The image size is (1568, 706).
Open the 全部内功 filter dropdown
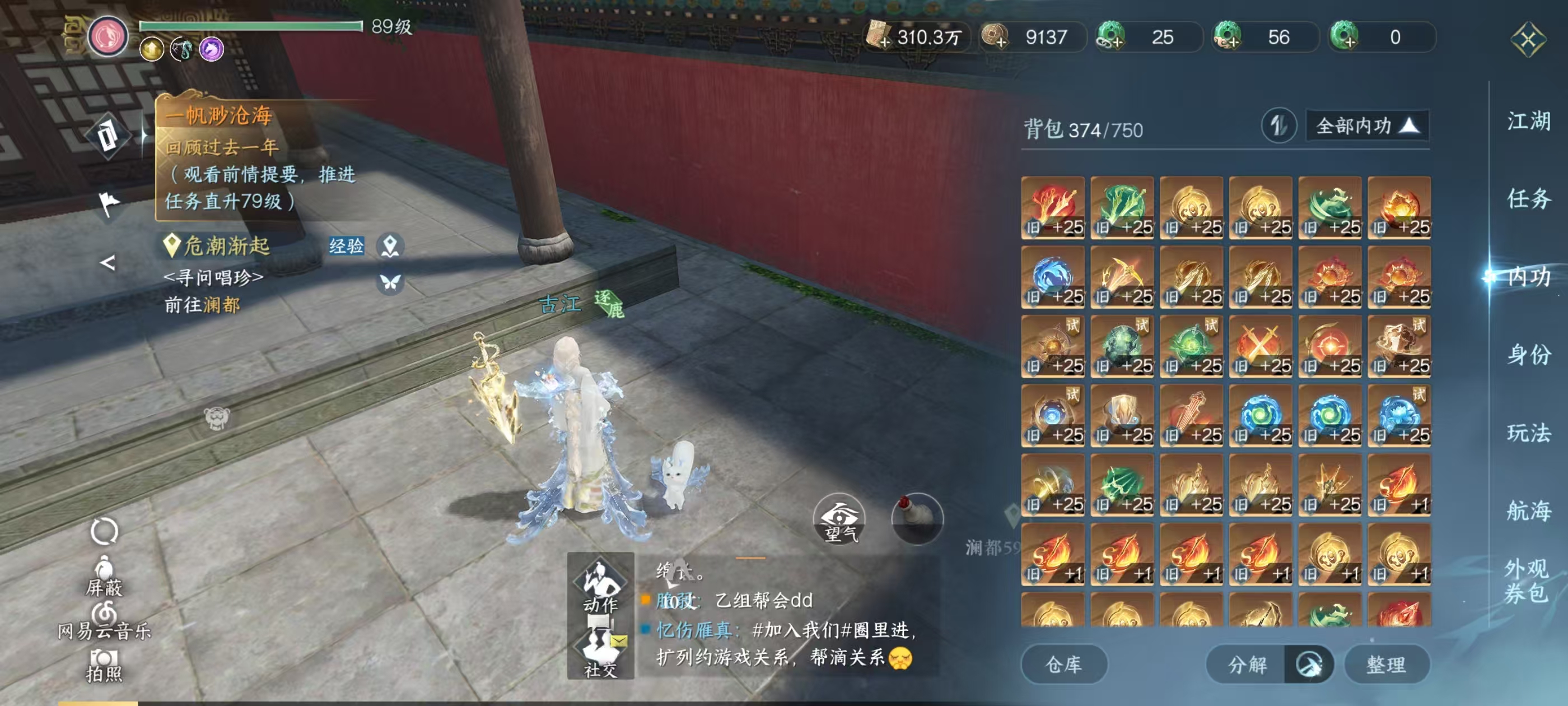point(1367,126)
